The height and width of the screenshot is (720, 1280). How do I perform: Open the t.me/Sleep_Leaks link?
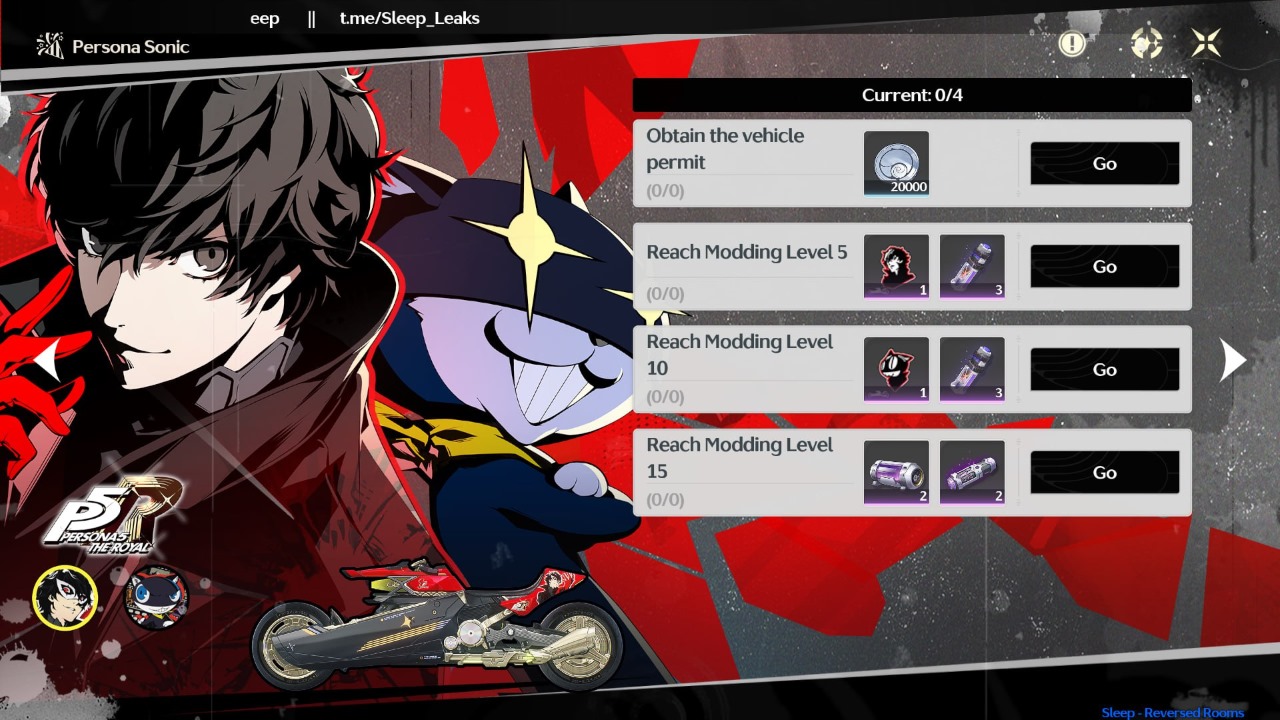(409, 17)
